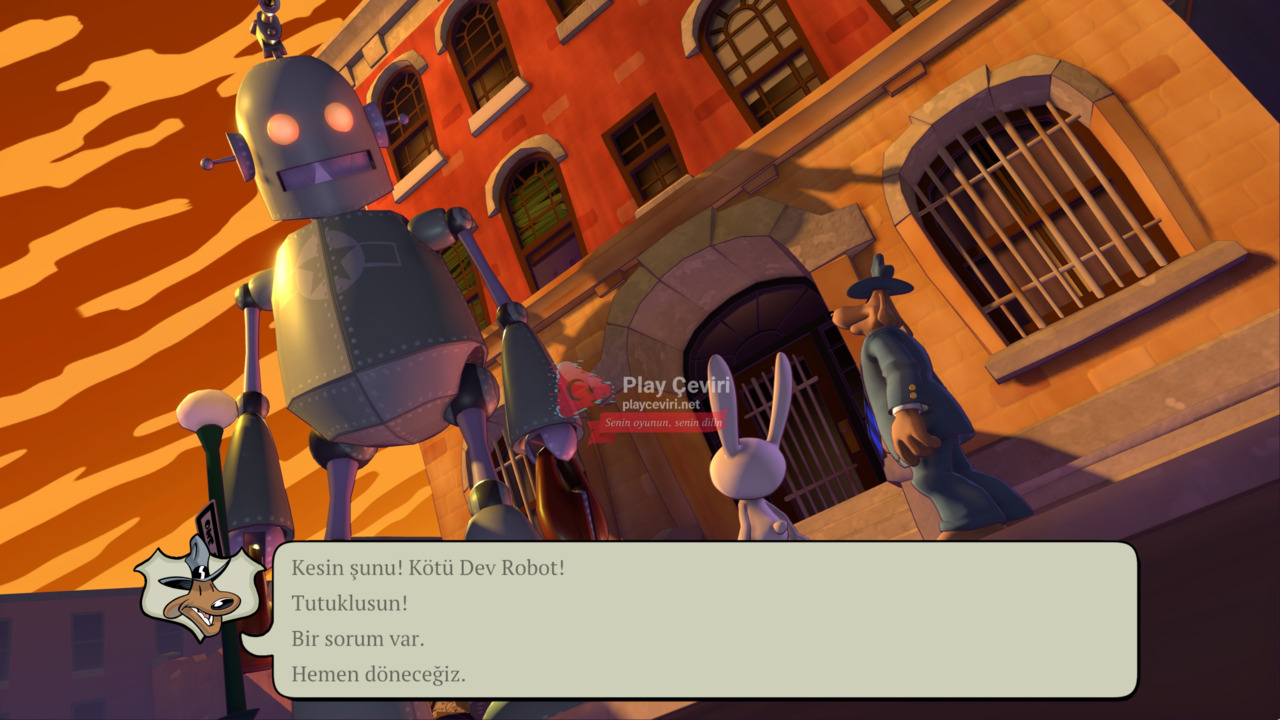
Task: Choose the "Kesin şunu! Kötü Dev Robot!" reply
Action: (x=428, y=568)
